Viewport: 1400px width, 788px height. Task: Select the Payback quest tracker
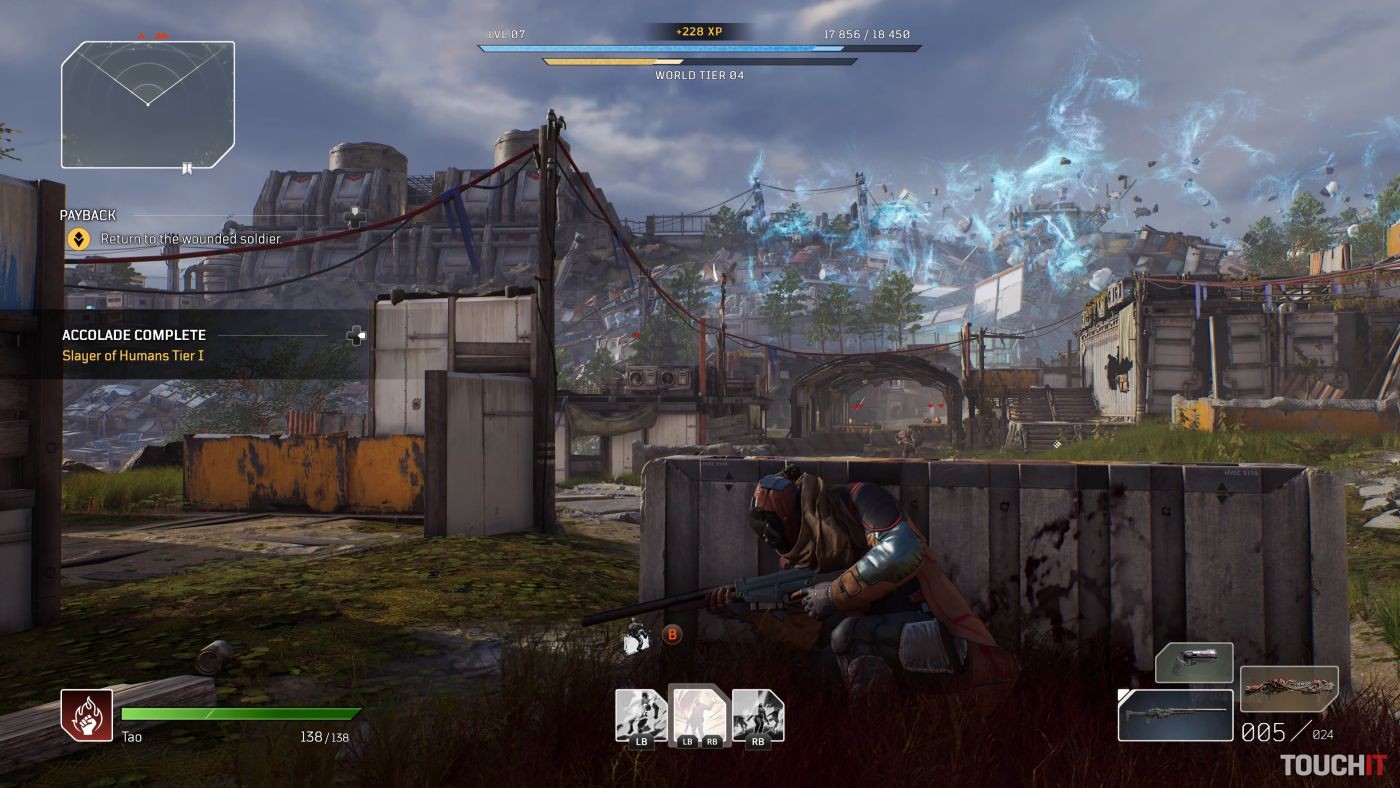[x=88, y=215]
